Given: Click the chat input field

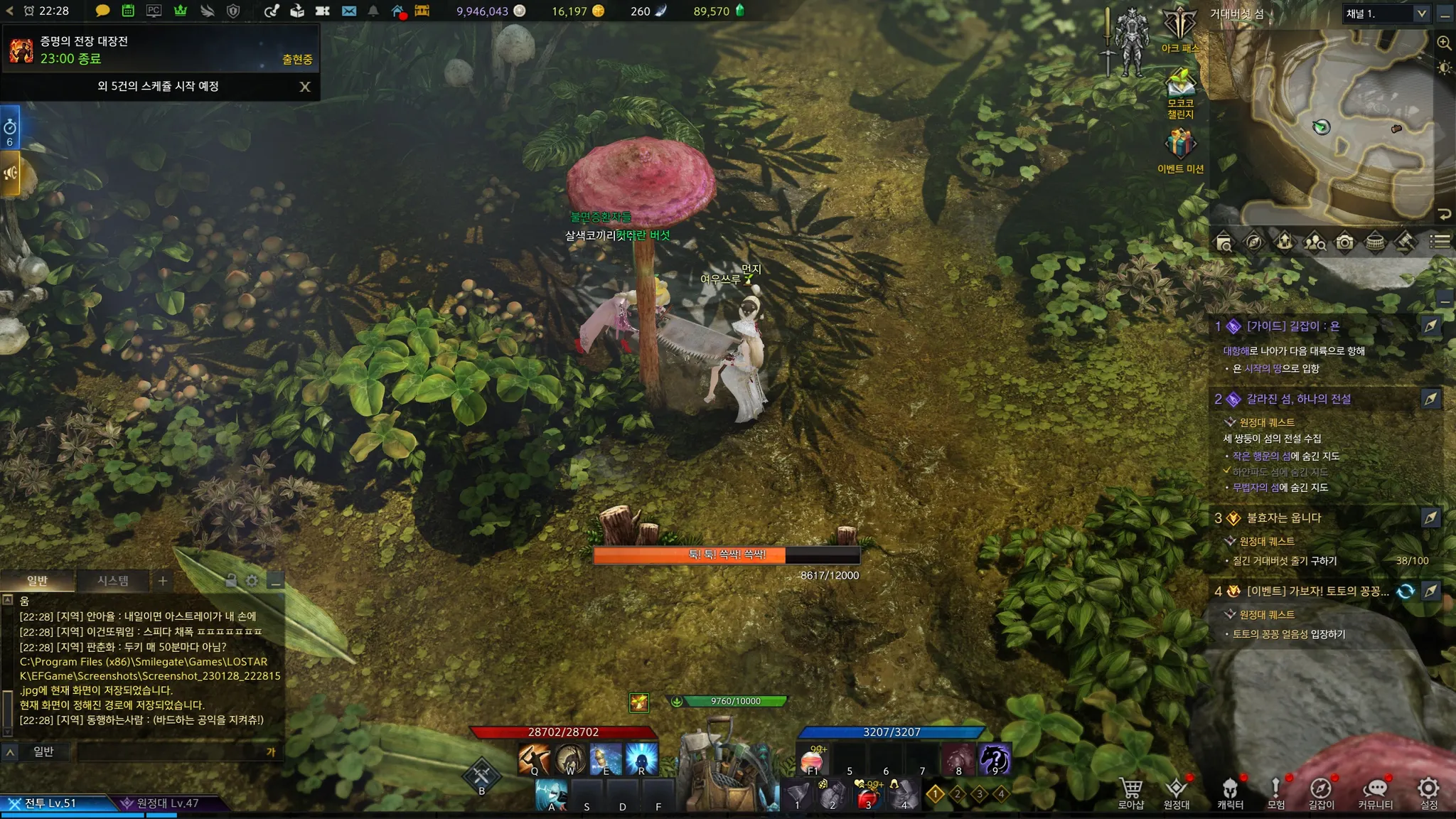Looking at the screenshot, I should pyautogui.click(x=171, y=751).
